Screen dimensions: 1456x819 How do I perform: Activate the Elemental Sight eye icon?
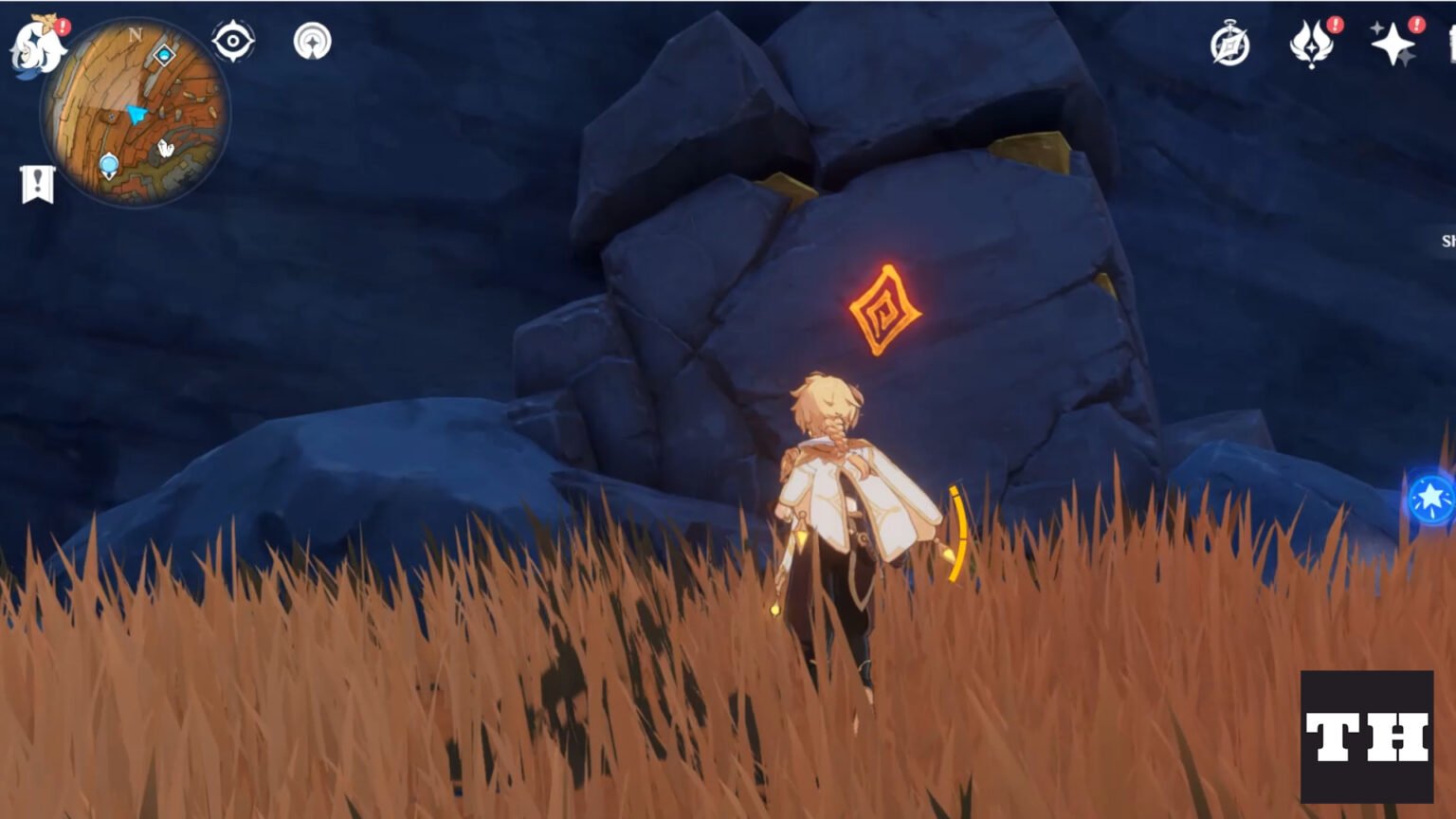(x=232, y=42)
